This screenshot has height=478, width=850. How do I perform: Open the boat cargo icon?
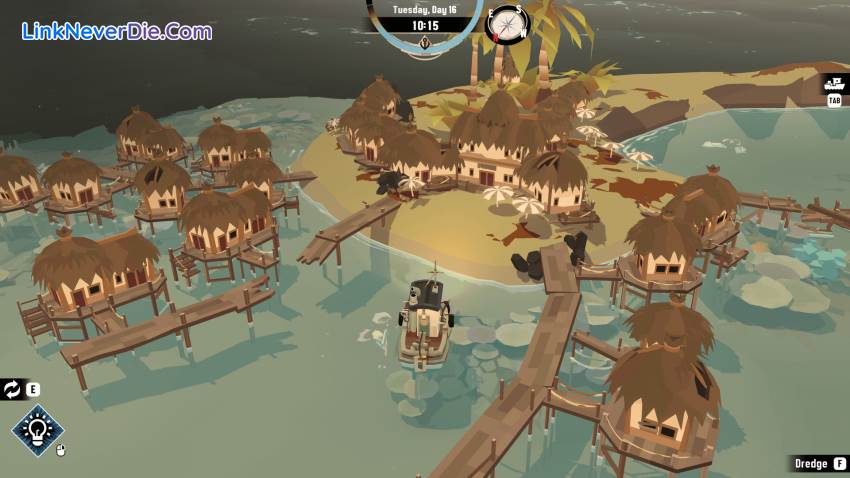tap(835, 84)
